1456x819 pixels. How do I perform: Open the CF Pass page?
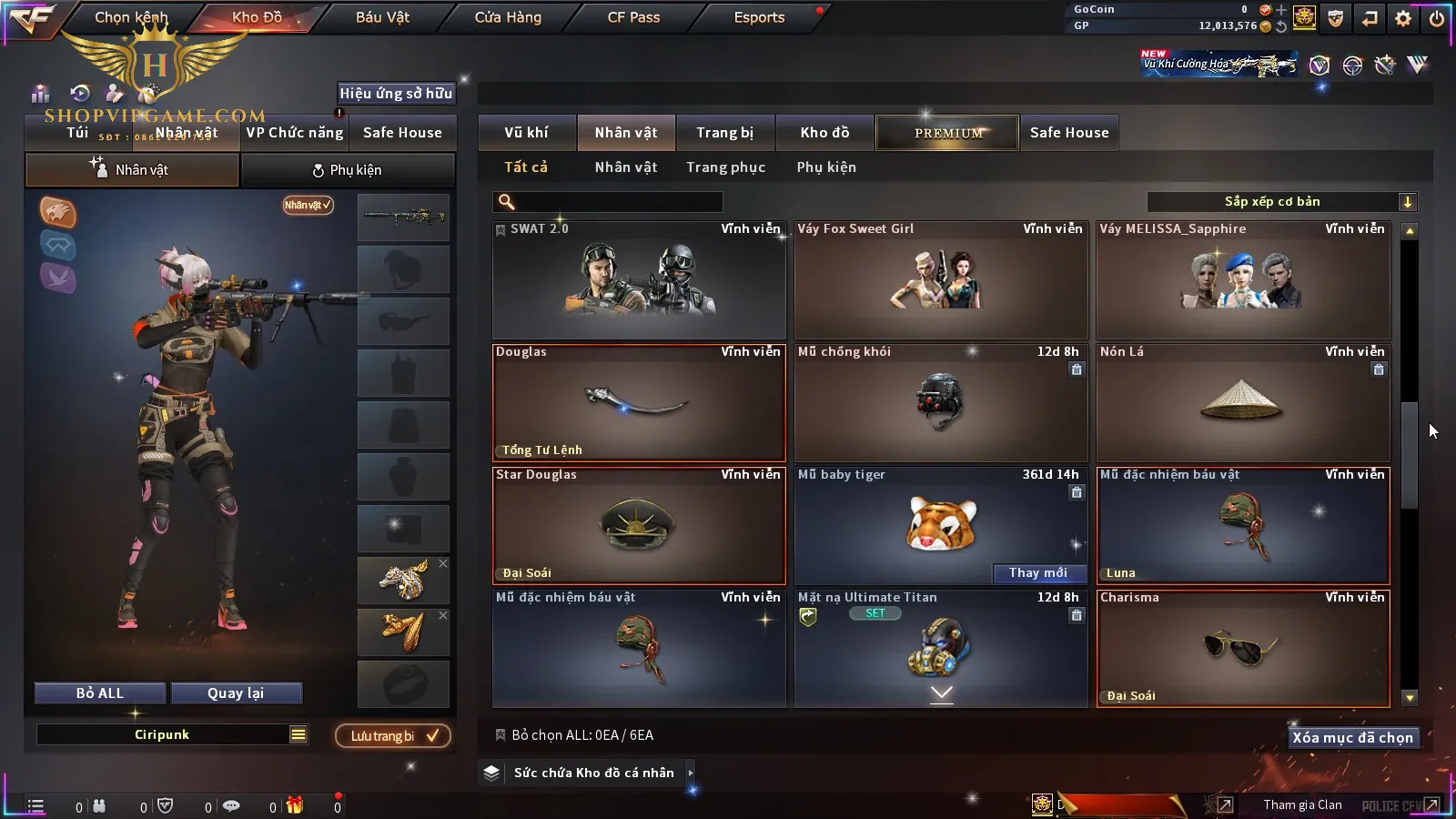[x=633, y=17]
